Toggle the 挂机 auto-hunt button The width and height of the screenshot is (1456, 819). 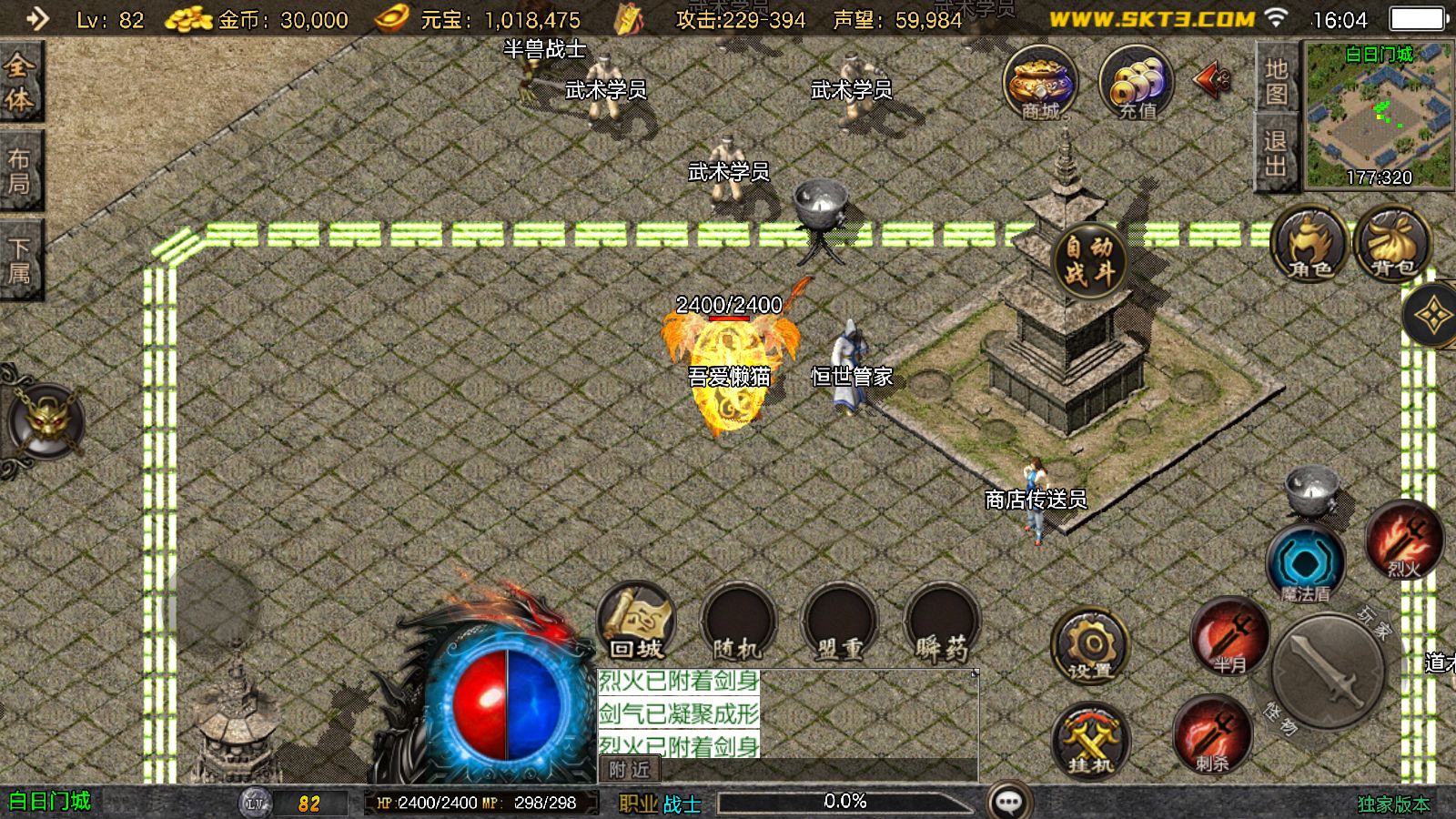pyautogui.click(x=1090, y=741)
